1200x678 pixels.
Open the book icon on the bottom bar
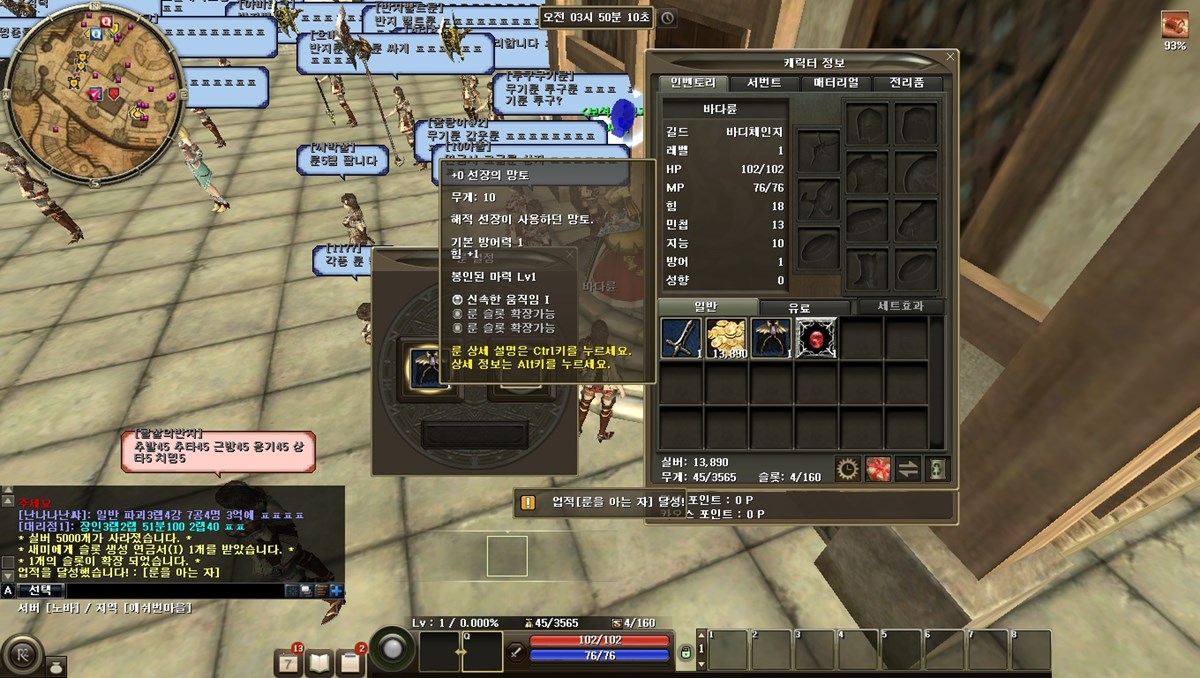[319, 662]
